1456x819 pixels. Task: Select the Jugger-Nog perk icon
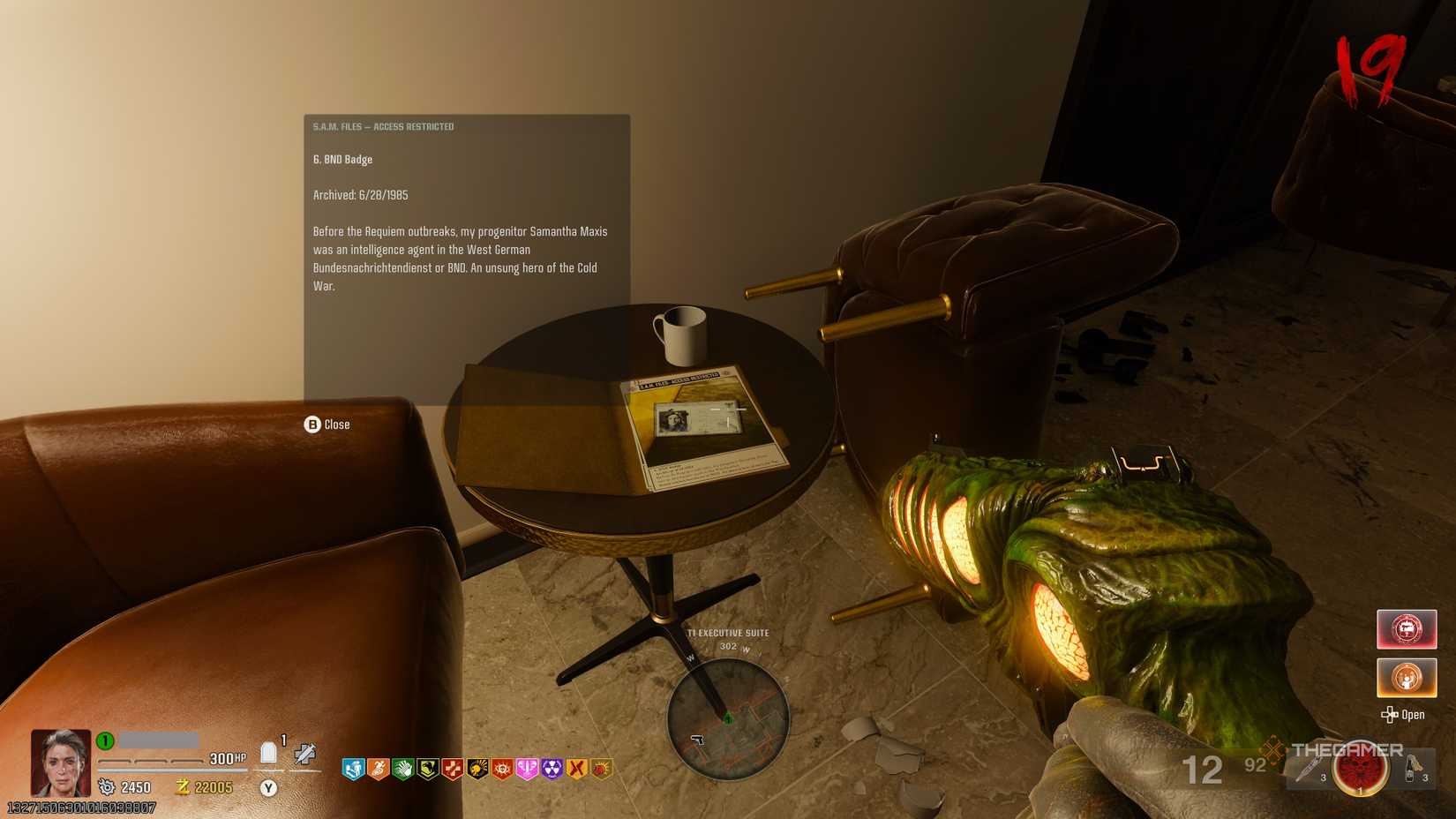352,770
